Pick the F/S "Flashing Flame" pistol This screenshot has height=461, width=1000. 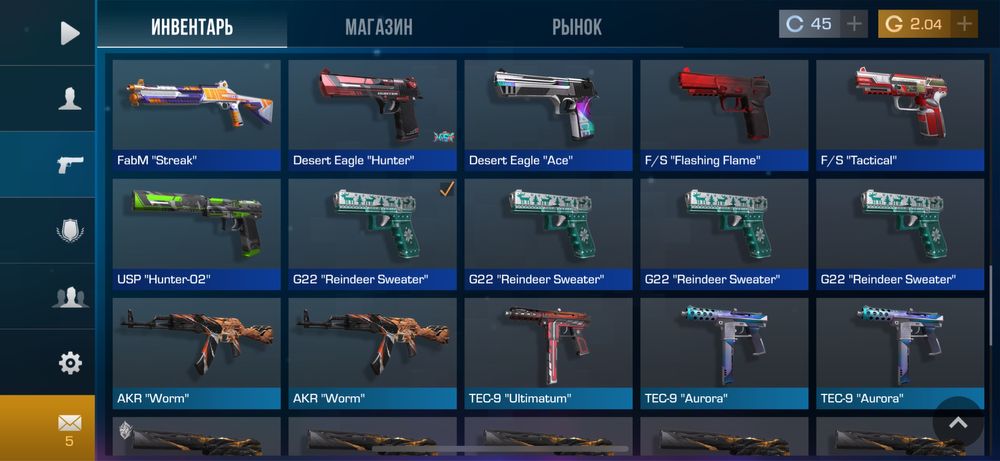point(724,114)
